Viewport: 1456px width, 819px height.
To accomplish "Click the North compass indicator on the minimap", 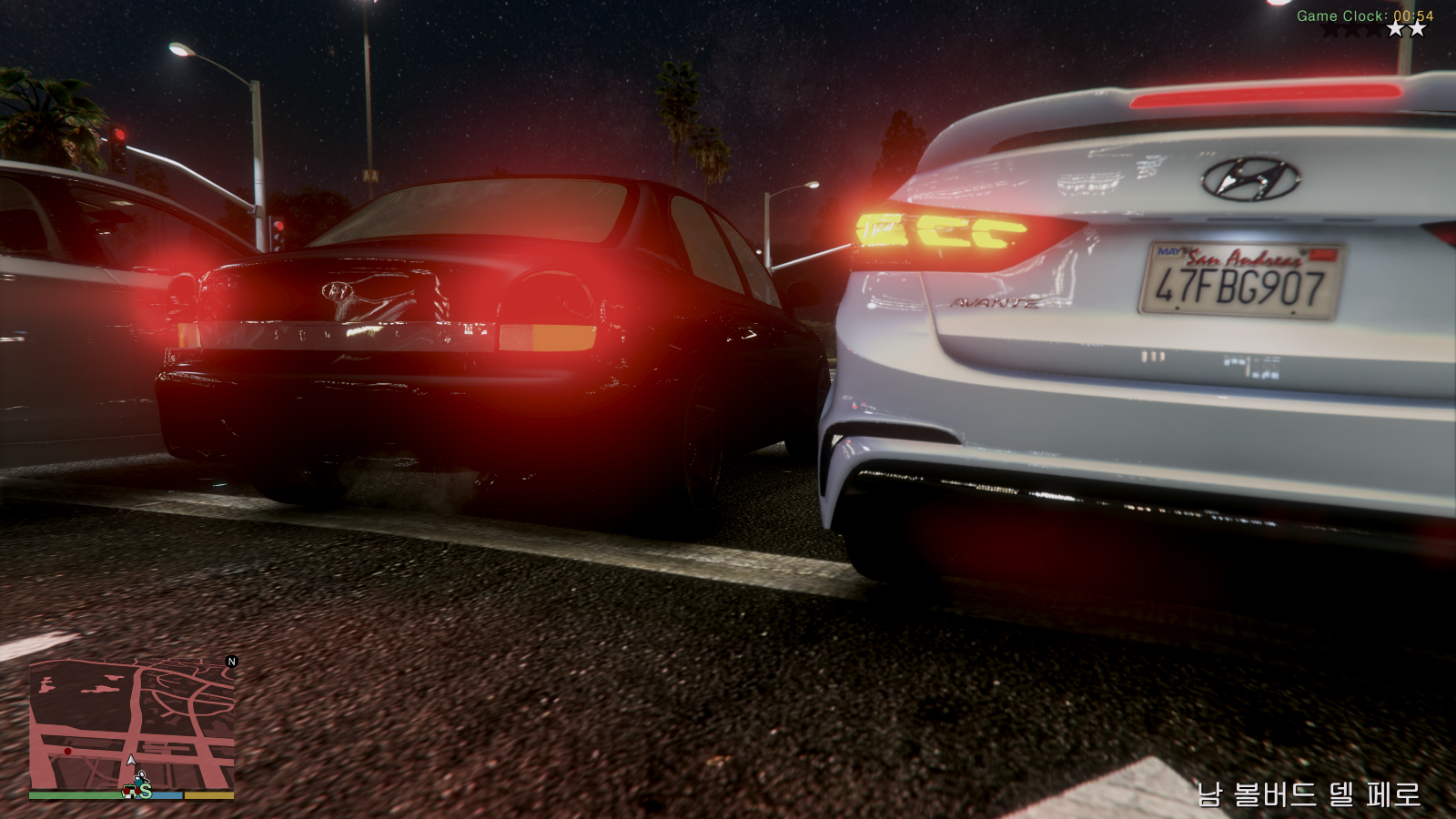I will tap(232, 662).
